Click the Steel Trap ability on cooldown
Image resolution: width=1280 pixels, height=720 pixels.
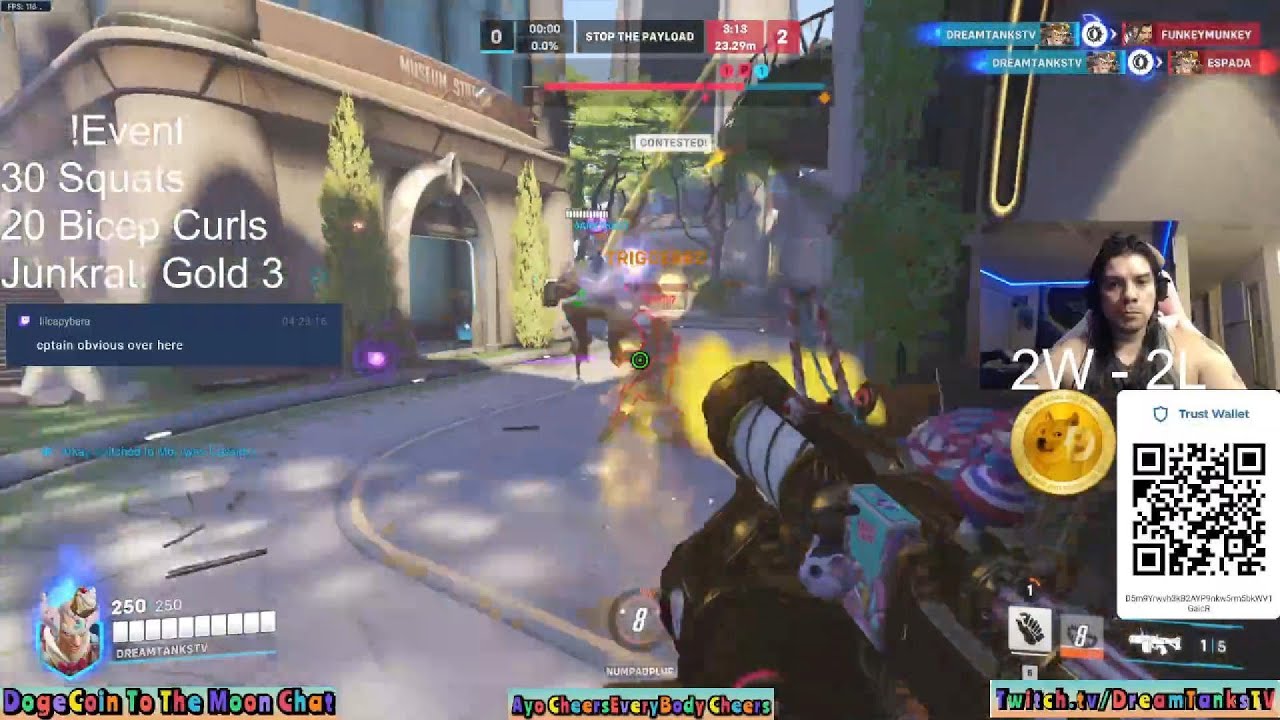1080,635
